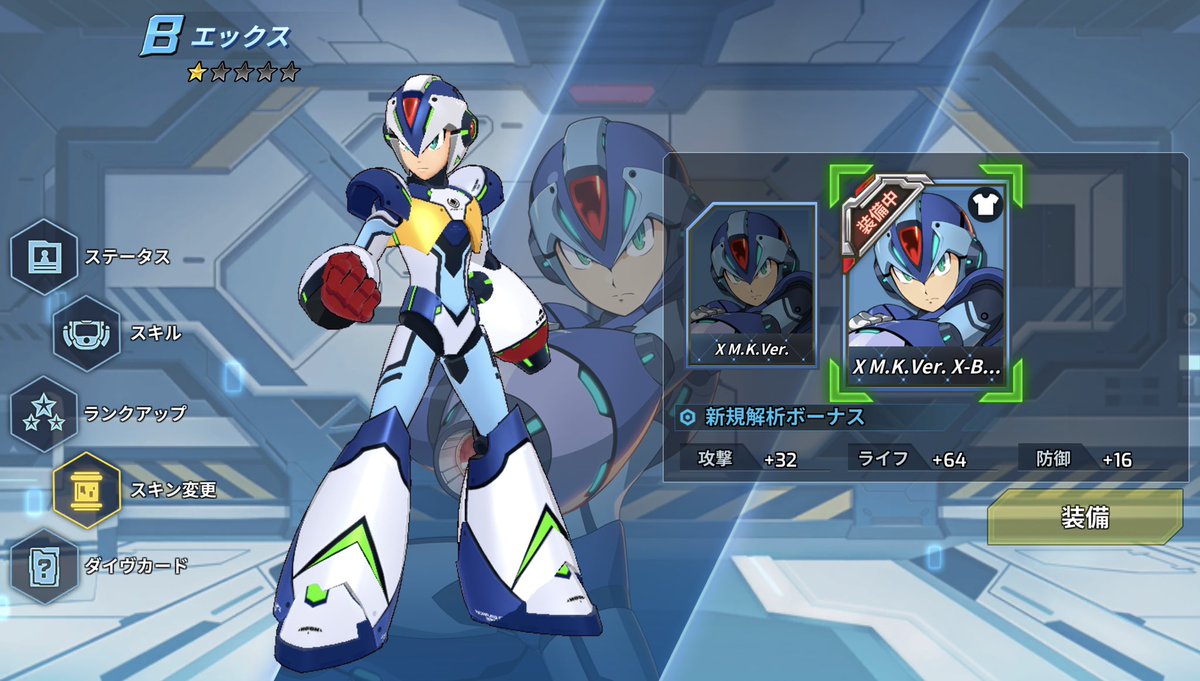Open the ランクアップ (Rank Up) menu
Viewport: 1200px width, 681px height.
[x=45, y=412]
